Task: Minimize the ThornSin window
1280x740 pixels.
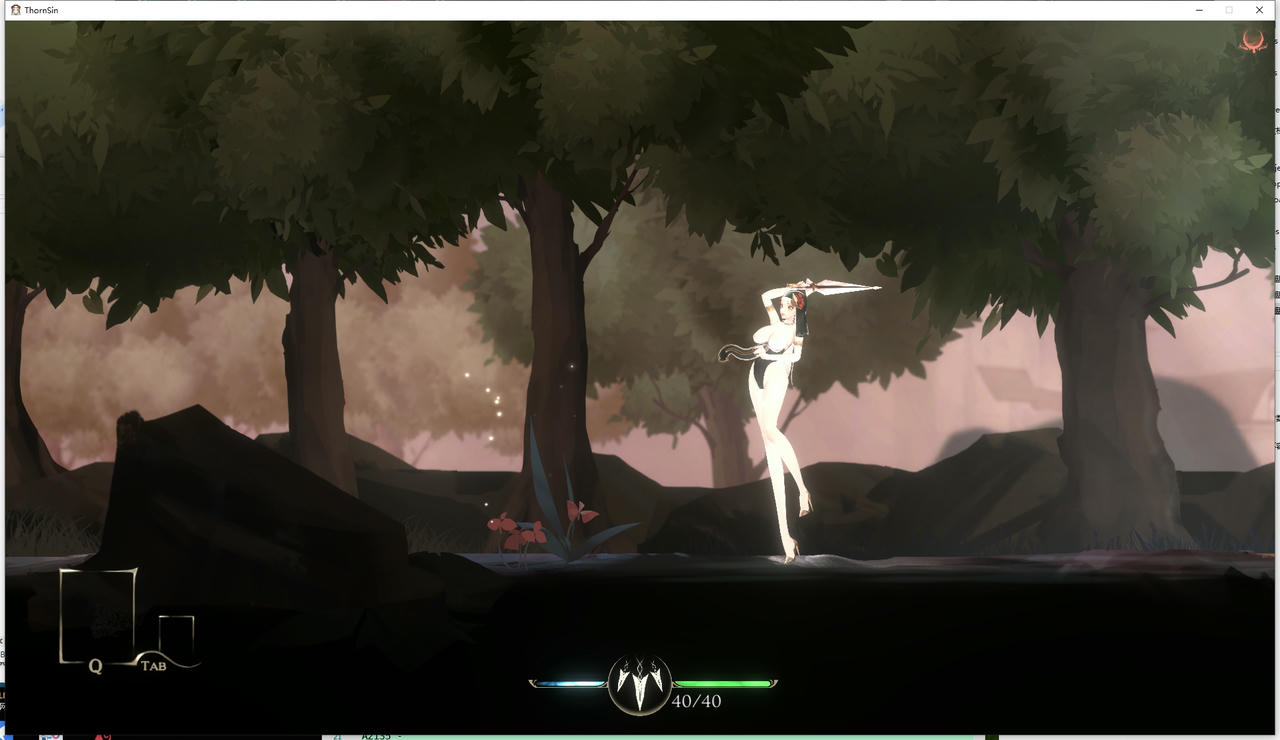Action: click(x=1199, y=10)
